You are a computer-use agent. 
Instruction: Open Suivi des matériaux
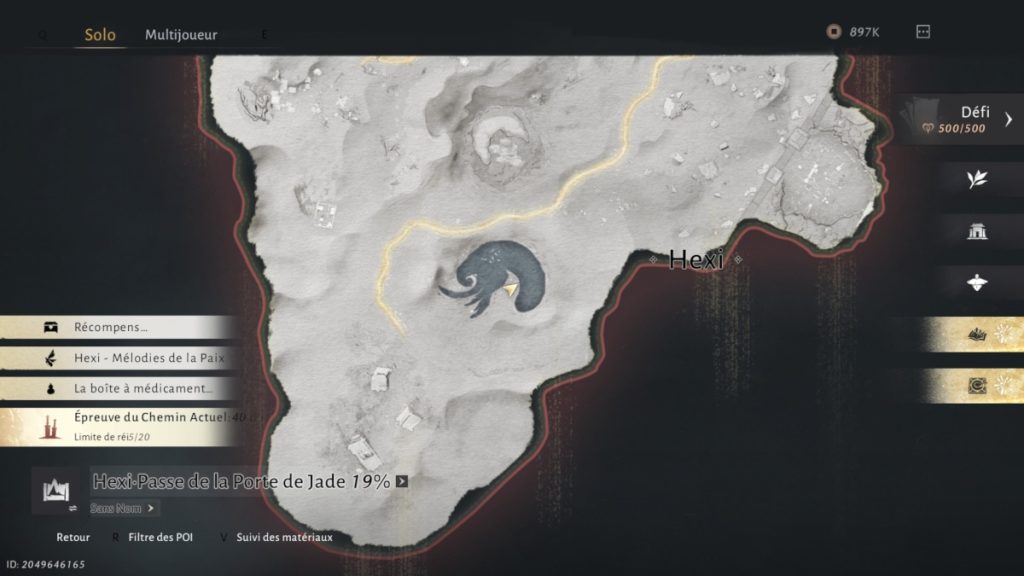pos(284,537)
